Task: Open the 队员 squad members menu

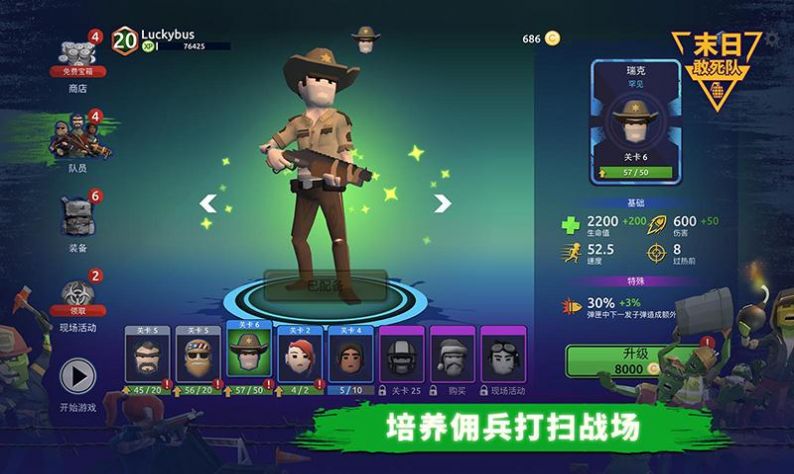Action: click(x=77, y=138)
